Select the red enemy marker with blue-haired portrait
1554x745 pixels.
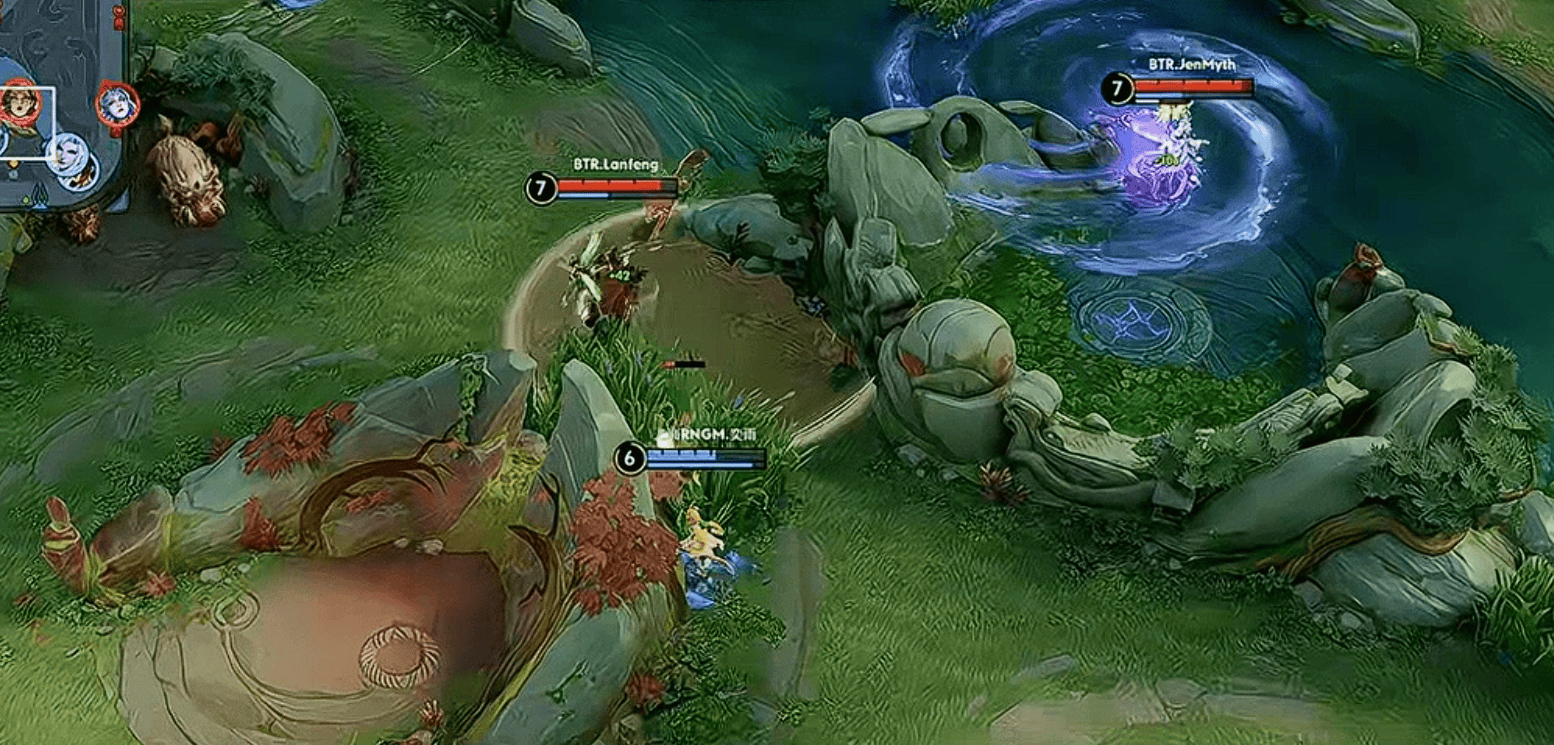click(117, 104)
